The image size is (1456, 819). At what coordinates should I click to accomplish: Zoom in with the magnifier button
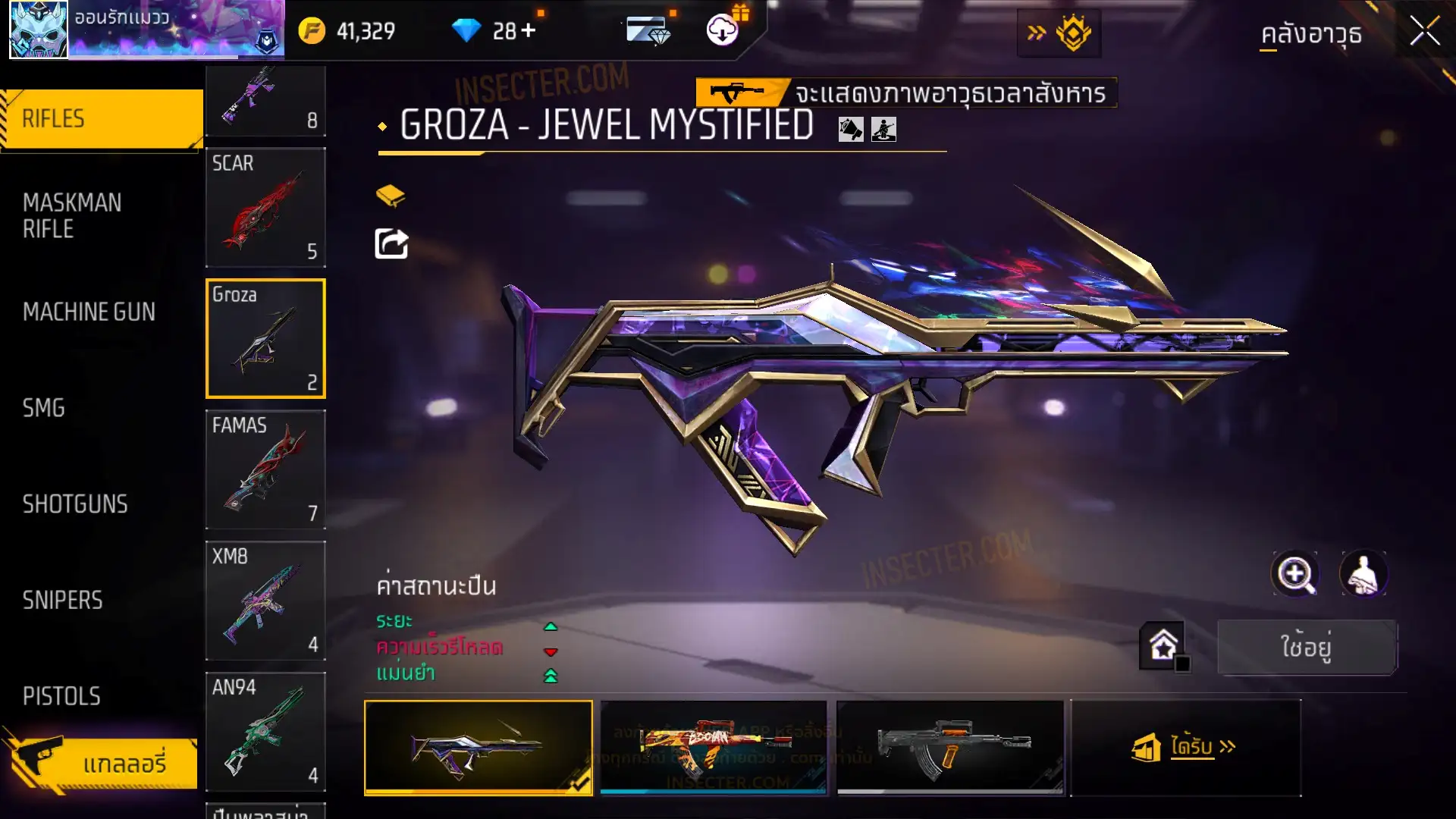click(x=1295, y=574)
